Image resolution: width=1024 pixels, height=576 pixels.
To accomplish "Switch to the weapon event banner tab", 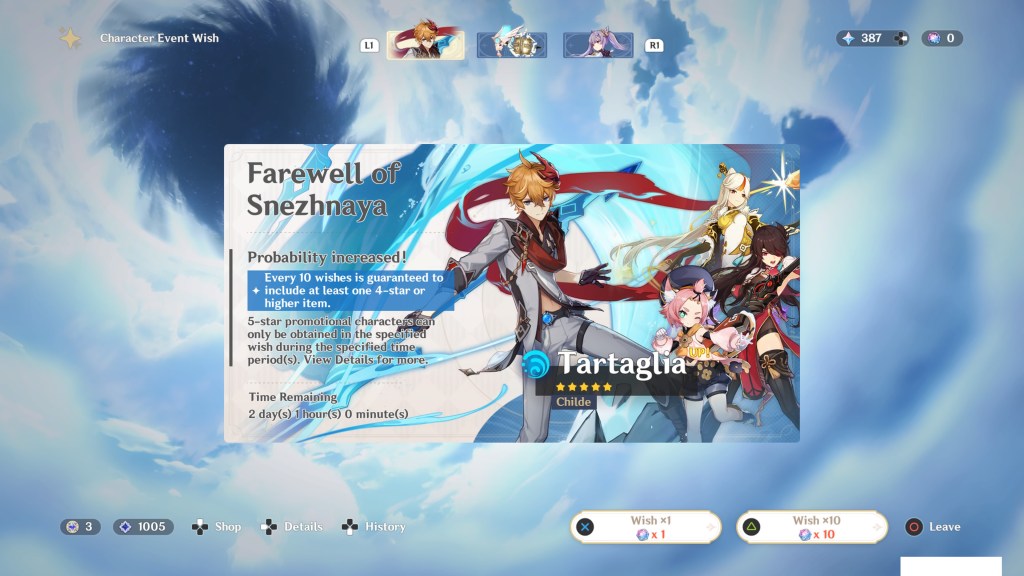I will (x=511, y=45).
